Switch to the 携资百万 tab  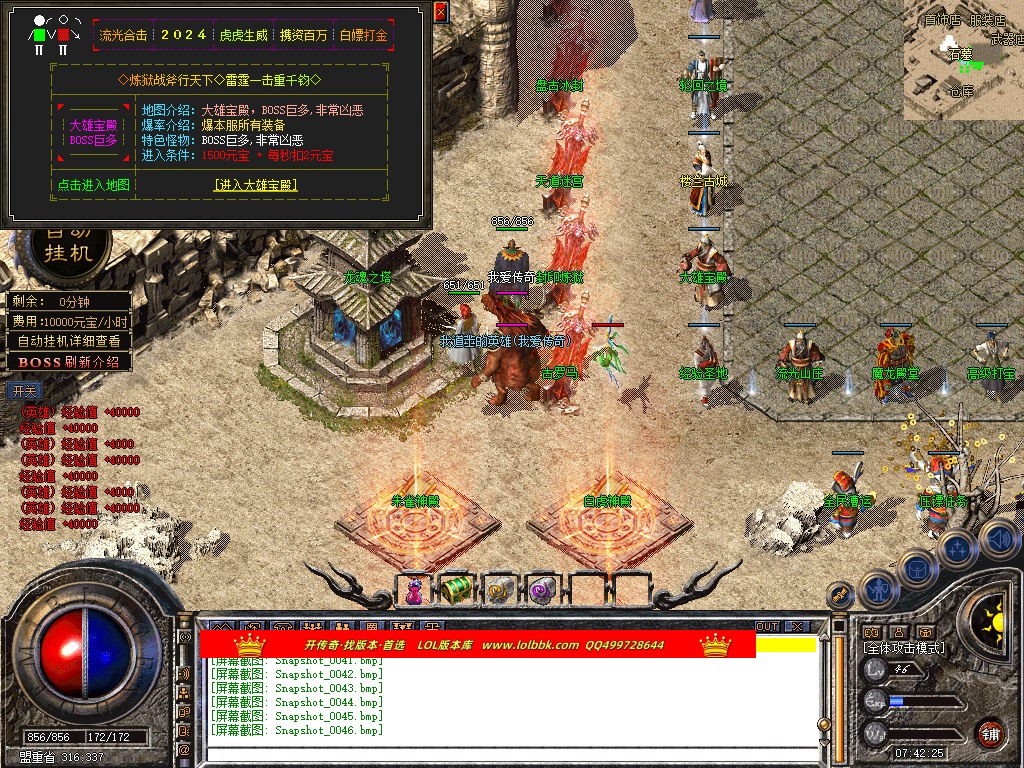[303, 35]
